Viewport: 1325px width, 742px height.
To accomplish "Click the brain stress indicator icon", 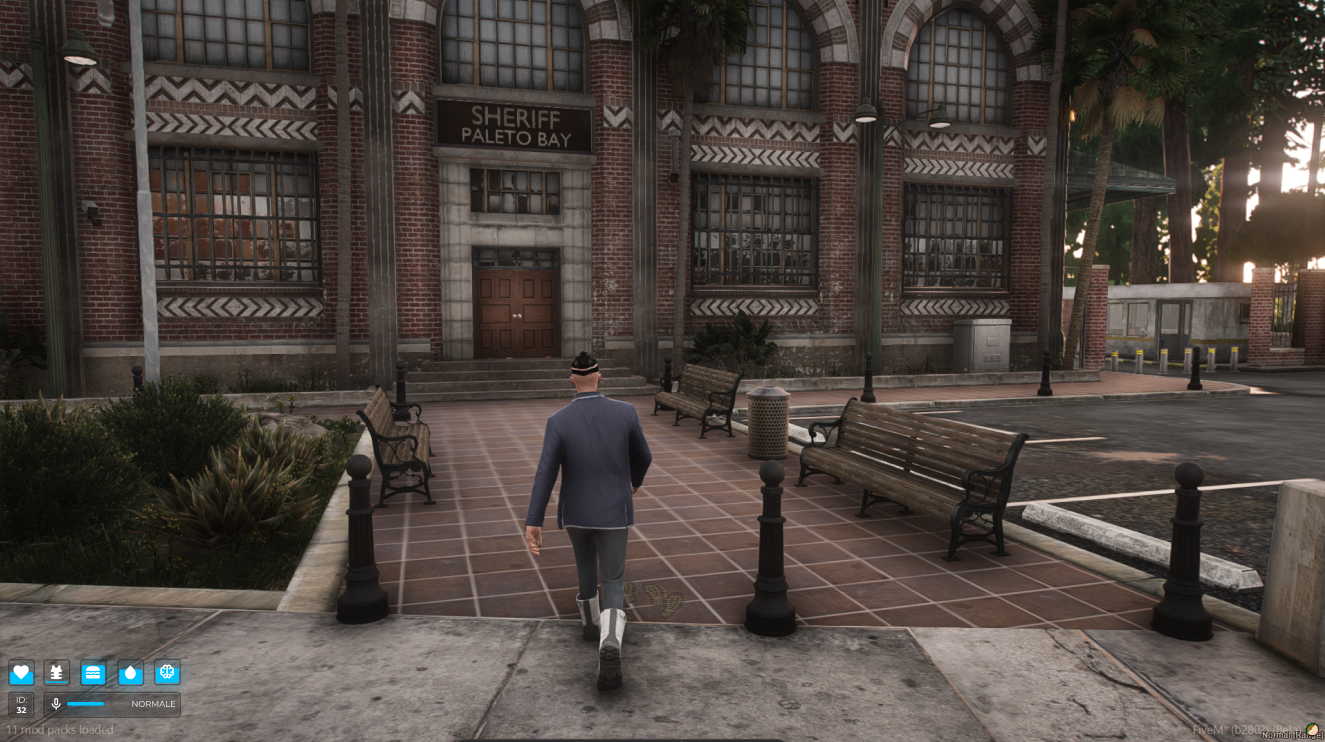I will click(x=166, y=674).
